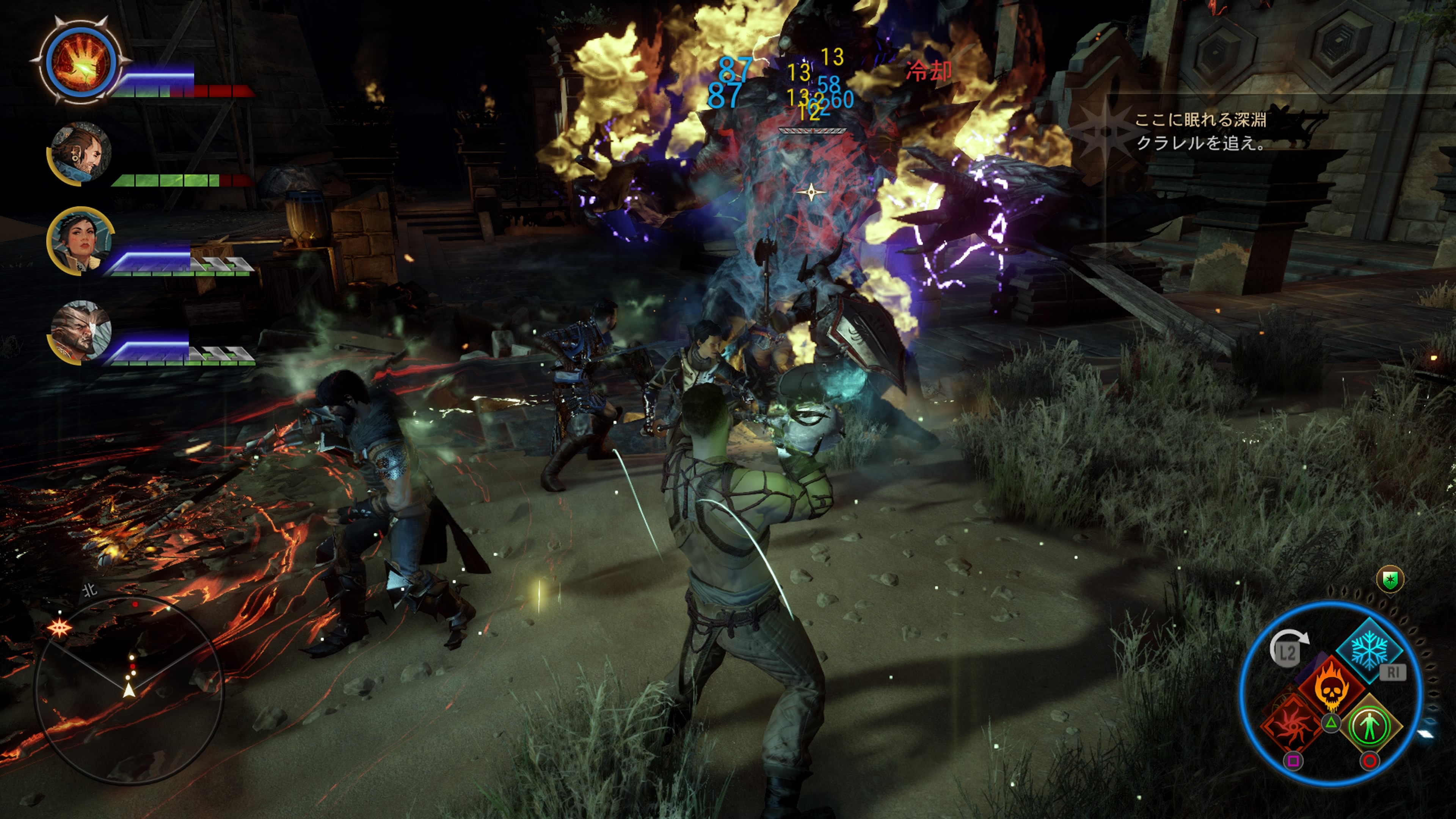Use the red swirling eye ability
The width and height of the screenshot is (1456, 819).
pyautogui.click(x=1293, y=724)
